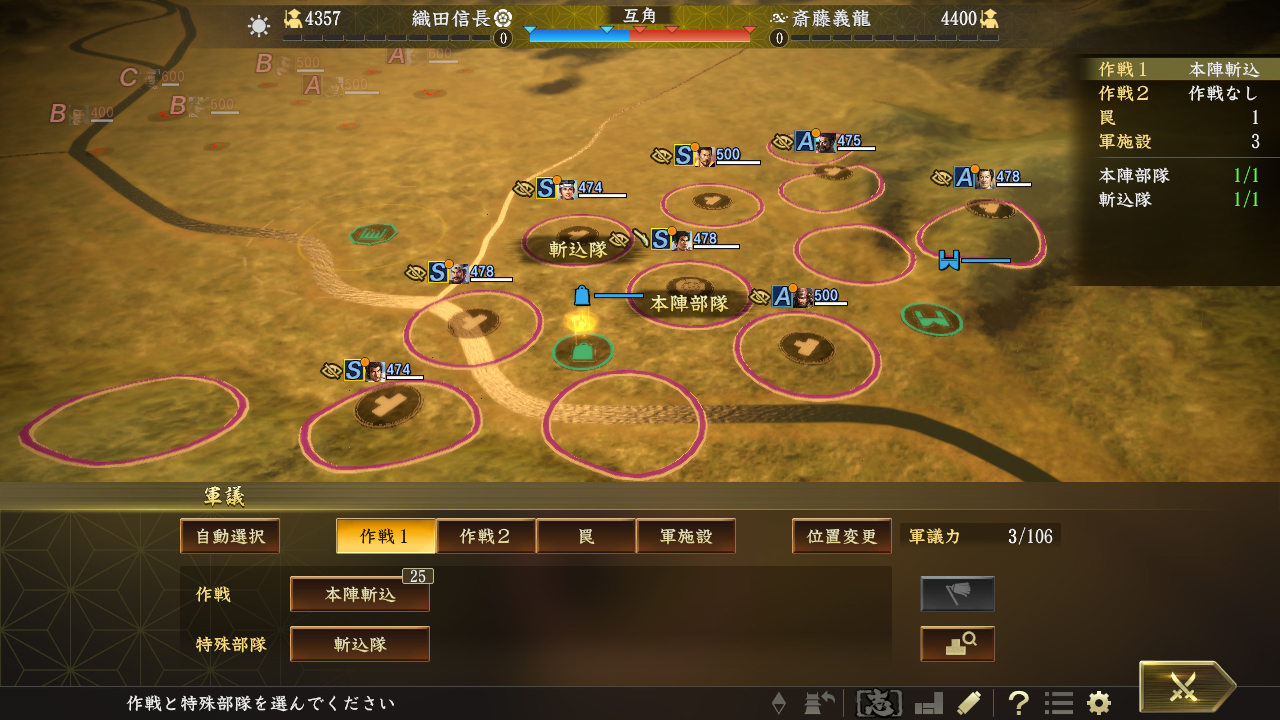Open the 斬込隊 special unit selector
This screenshot has width=1280, height=720.
pyautogui.click(x=360, y=643)
